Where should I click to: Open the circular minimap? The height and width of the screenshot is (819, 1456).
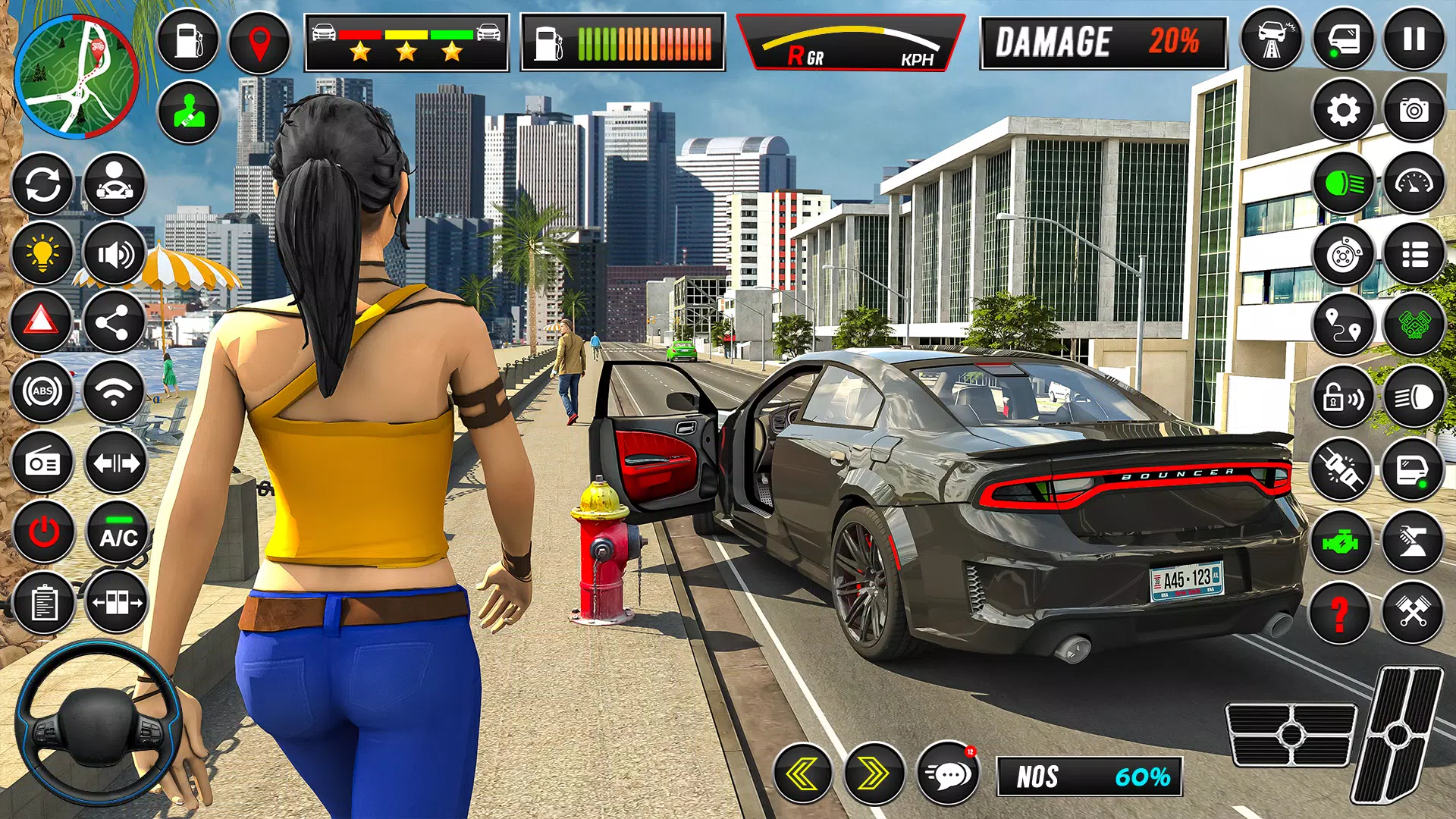(76, 77)
